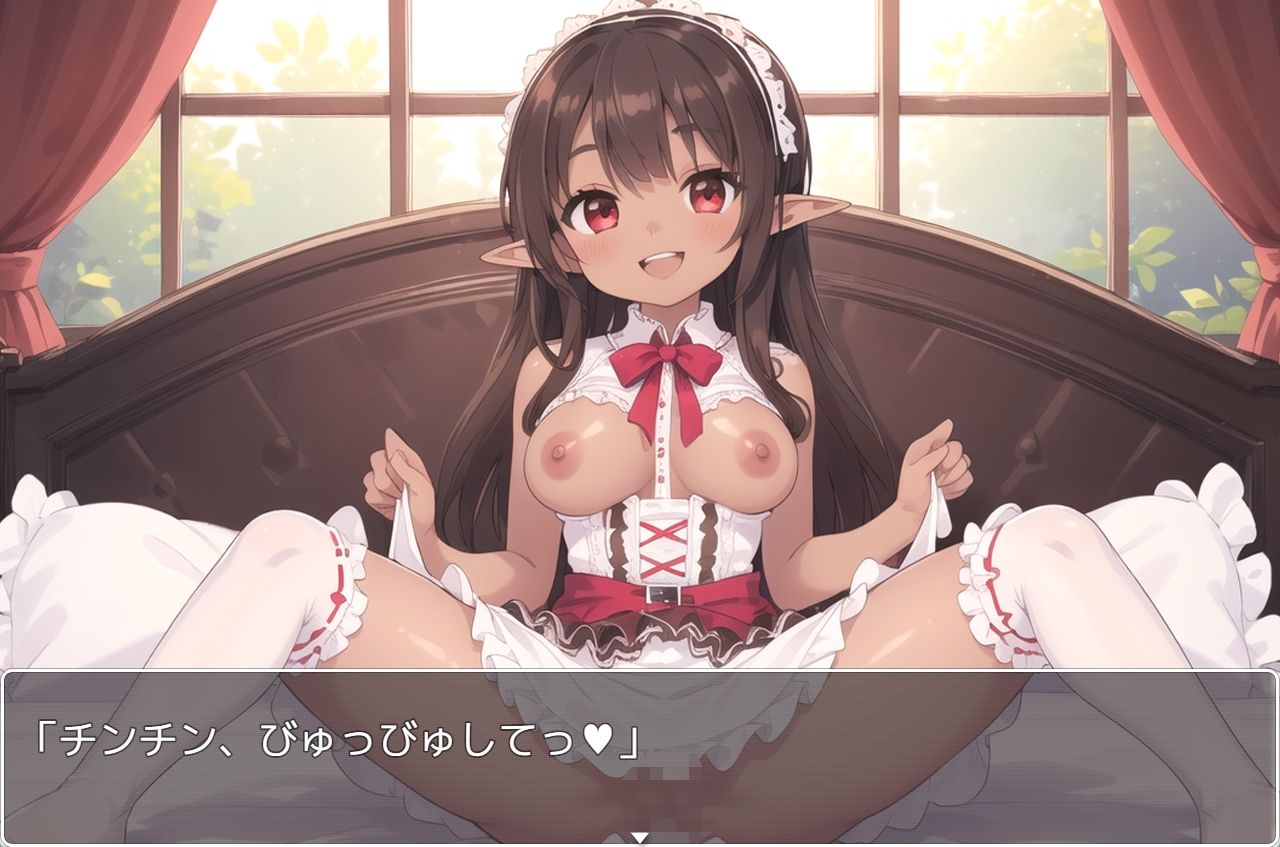Select the Japanese dialogue line
The width and height of the screenshot is (1280, 847).
pos(330,736)
